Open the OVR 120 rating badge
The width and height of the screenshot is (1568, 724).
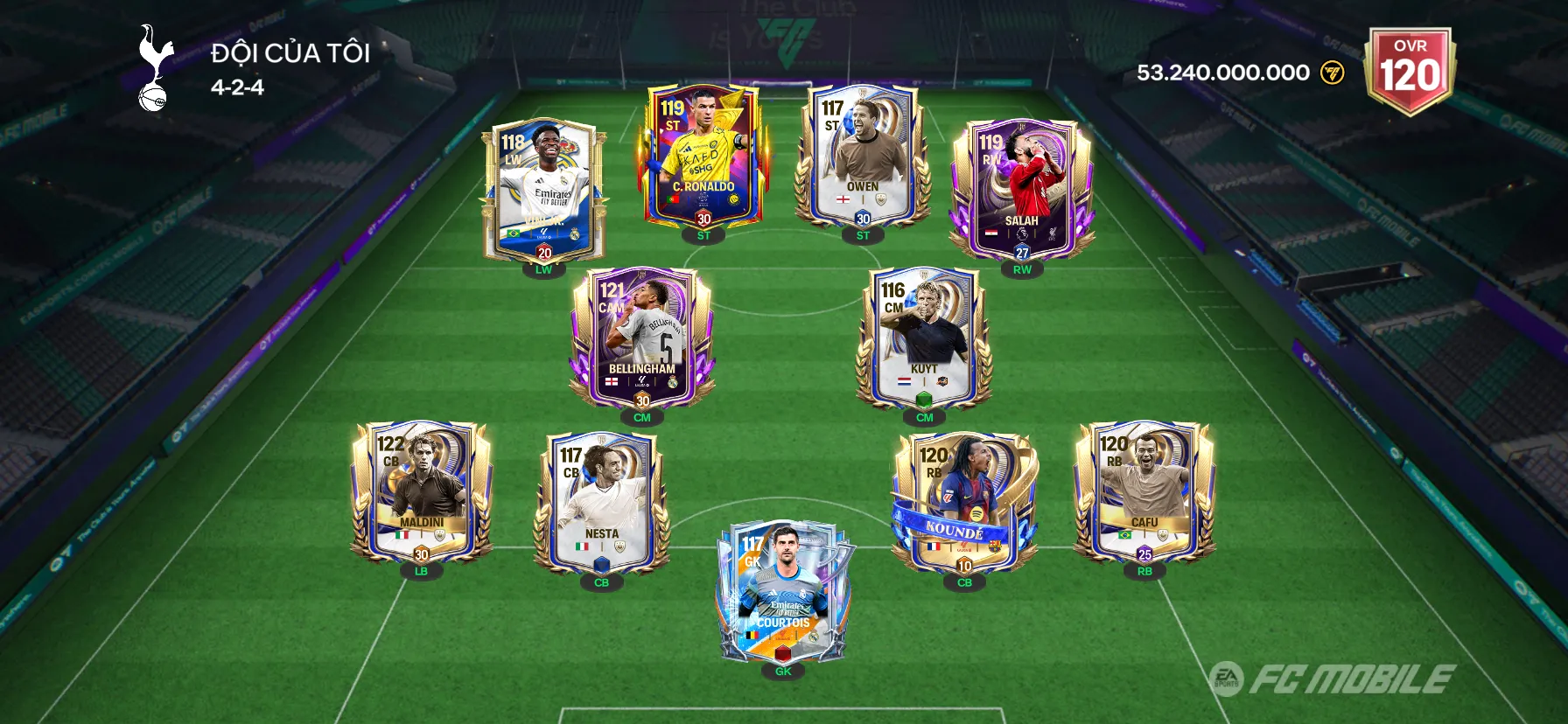click(1410, 70)
